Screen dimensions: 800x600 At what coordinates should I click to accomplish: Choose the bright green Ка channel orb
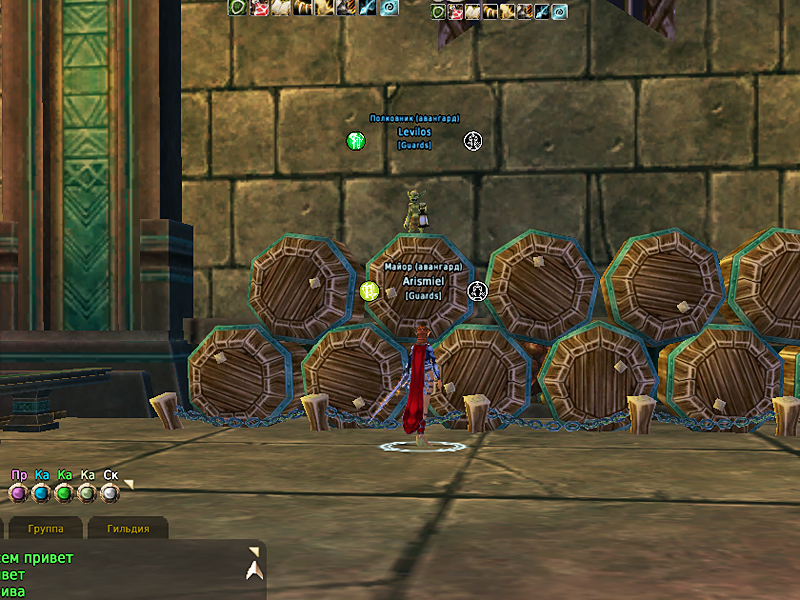pos(64,493)
